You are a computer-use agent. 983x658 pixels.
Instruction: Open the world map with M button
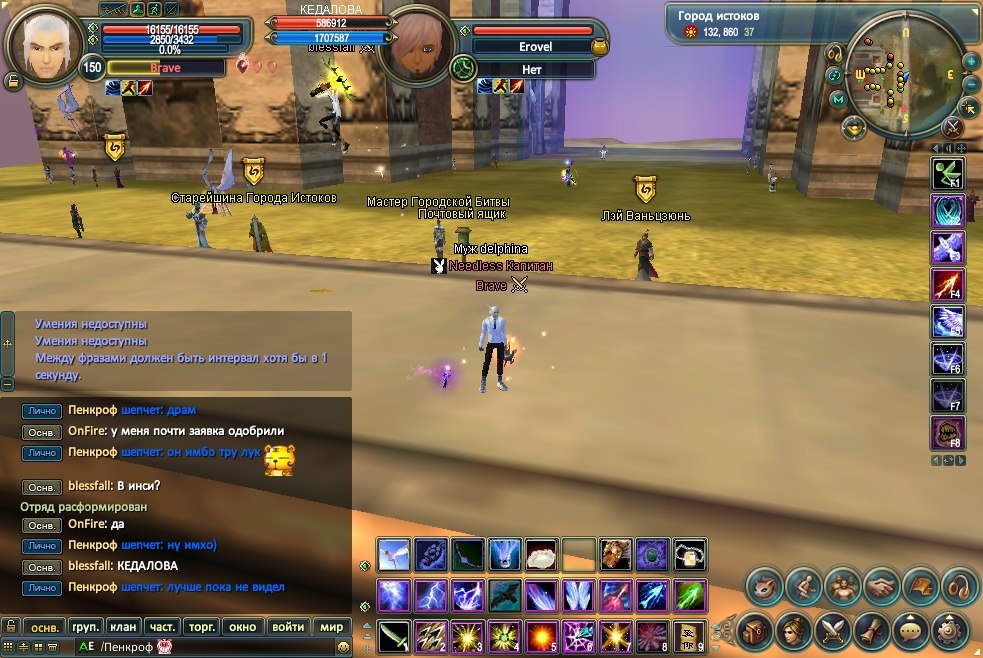click(x=838, y=99)
